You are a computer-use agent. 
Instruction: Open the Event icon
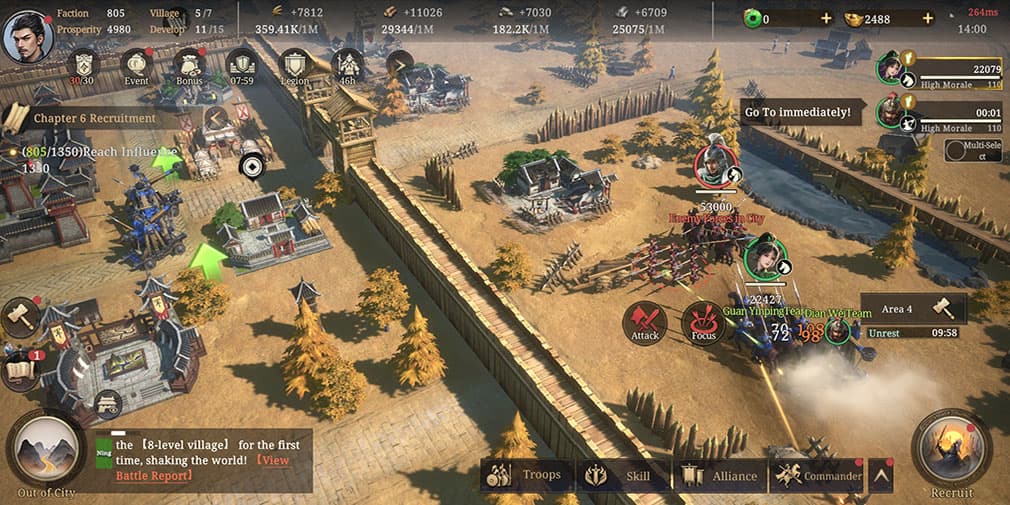pyautogui.click(x=136, y=65)
